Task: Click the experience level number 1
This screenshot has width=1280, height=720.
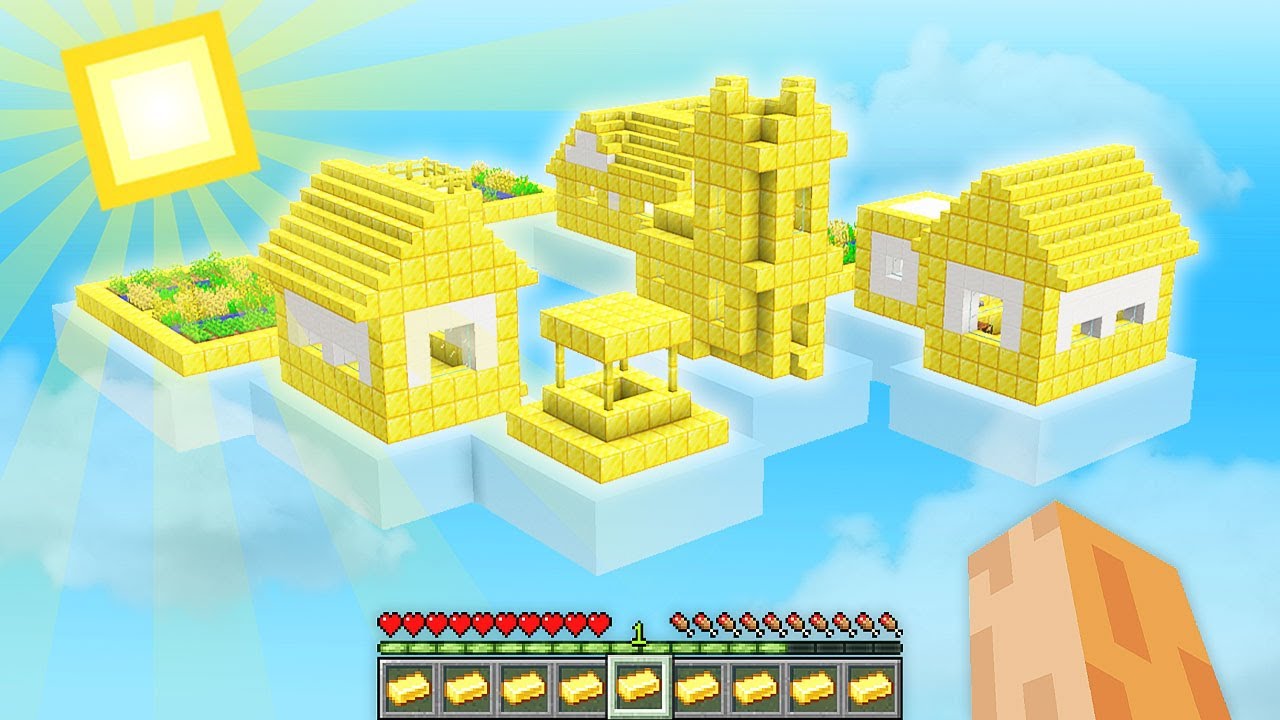Action: (x=640, y=634)
